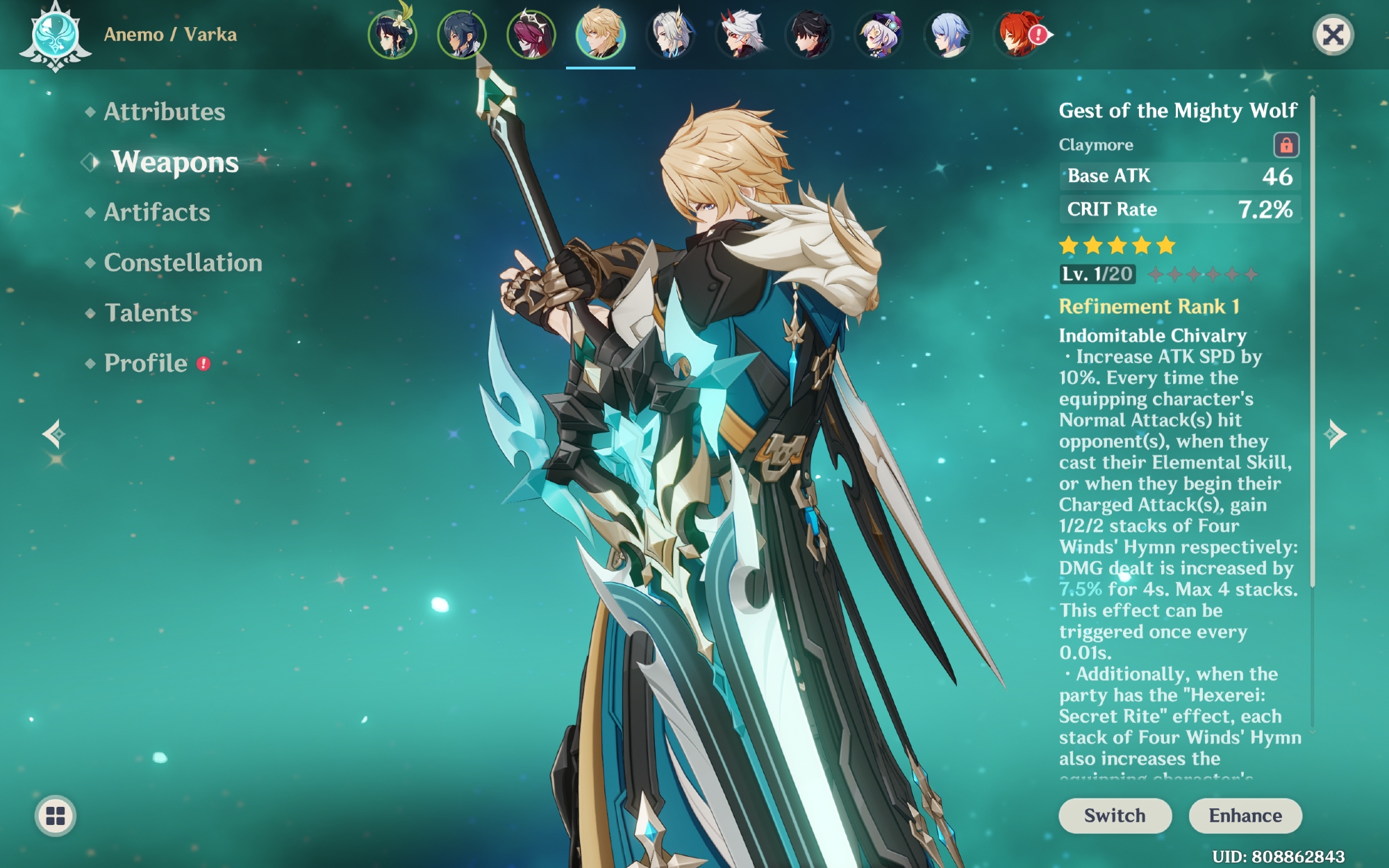Image resolution: width=1389 pixels, height=868 pixels.
Task: Enhance the Gest of the Mighty Wolf
Action: [x=1245, y=815]
